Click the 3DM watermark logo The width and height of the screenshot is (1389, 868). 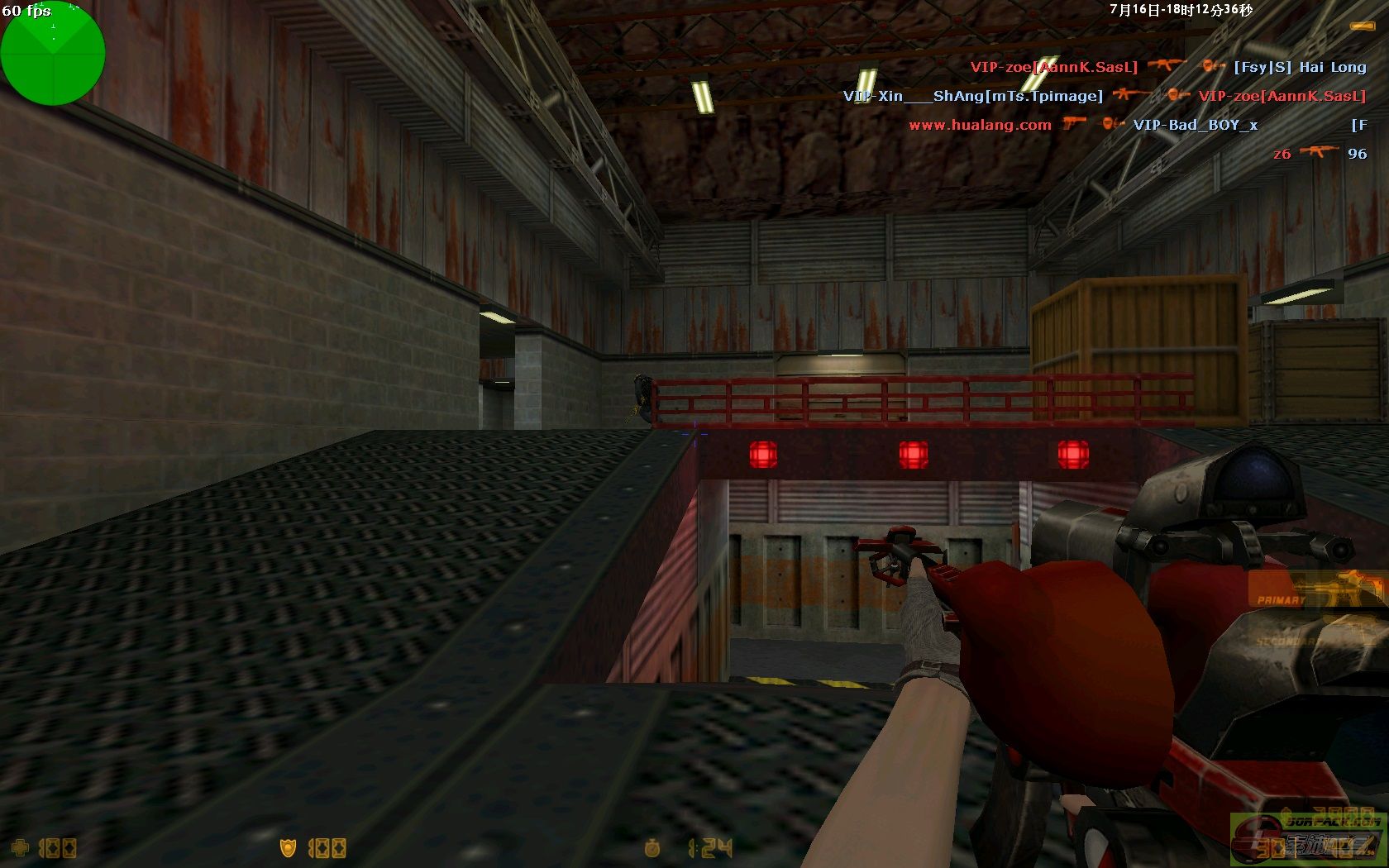tap(1306, 839)
